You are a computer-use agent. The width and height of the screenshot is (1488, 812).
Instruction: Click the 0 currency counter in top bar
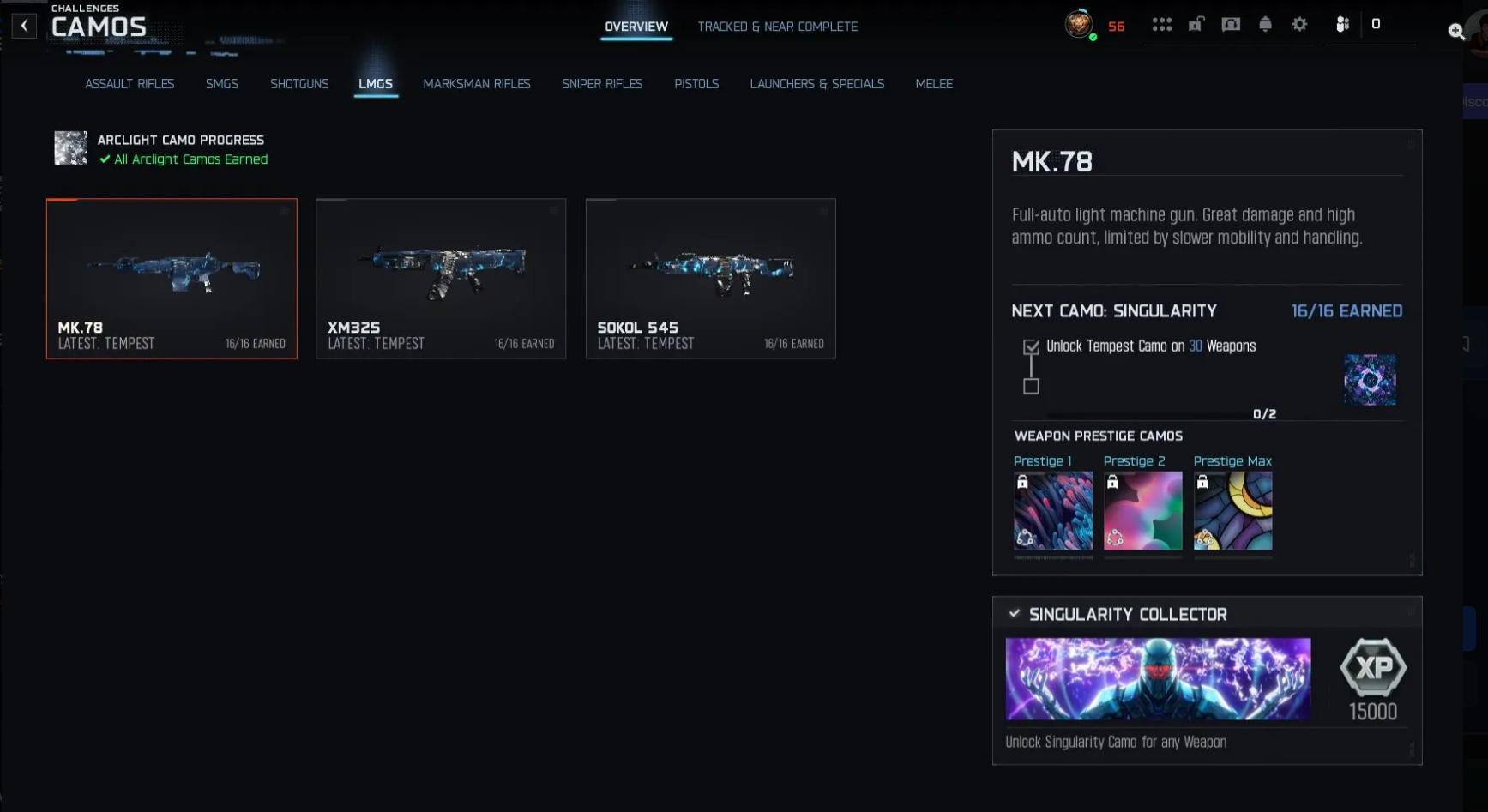pos(1377,25)
